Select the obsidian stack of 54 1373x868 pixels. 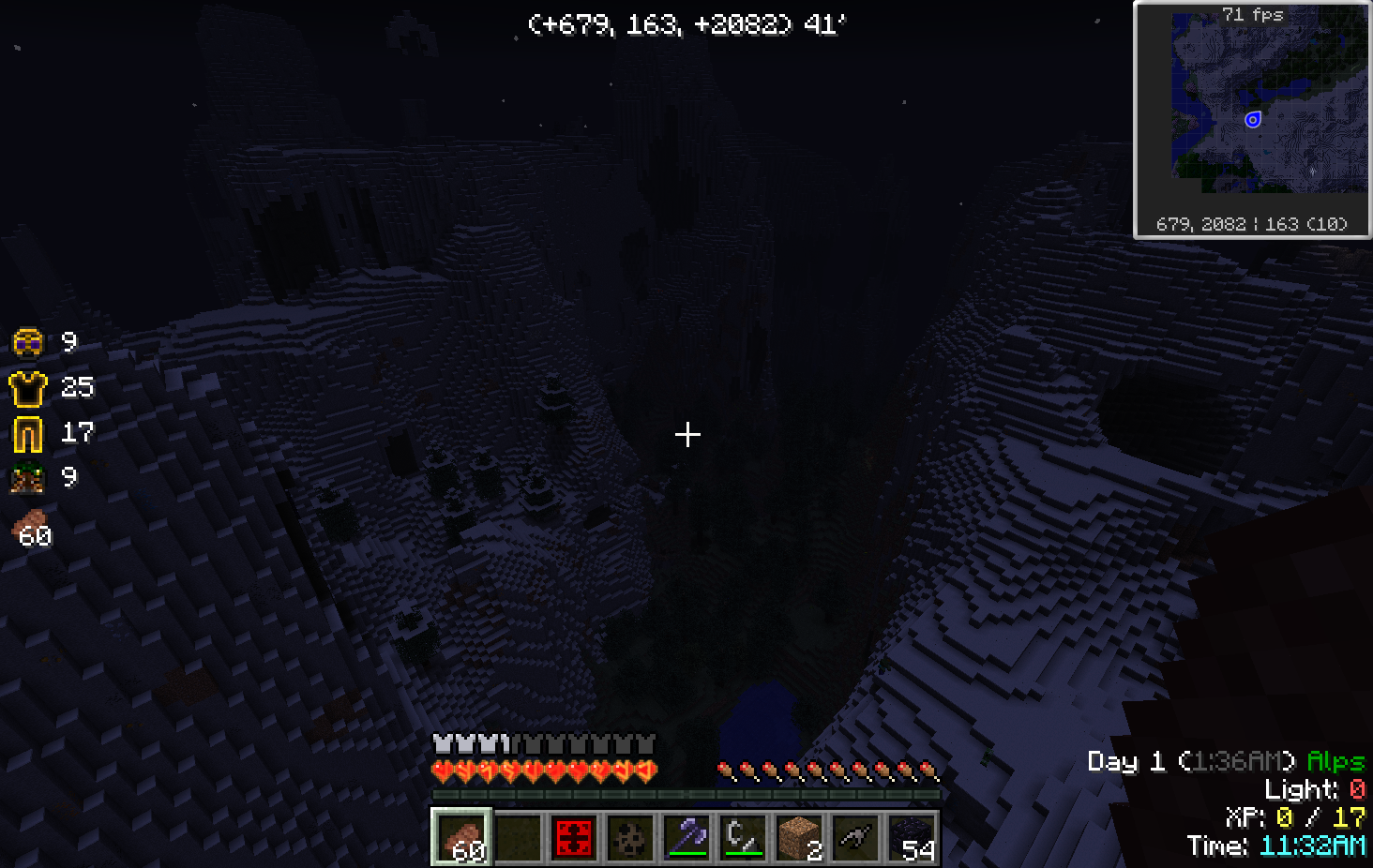click(912, 836)
